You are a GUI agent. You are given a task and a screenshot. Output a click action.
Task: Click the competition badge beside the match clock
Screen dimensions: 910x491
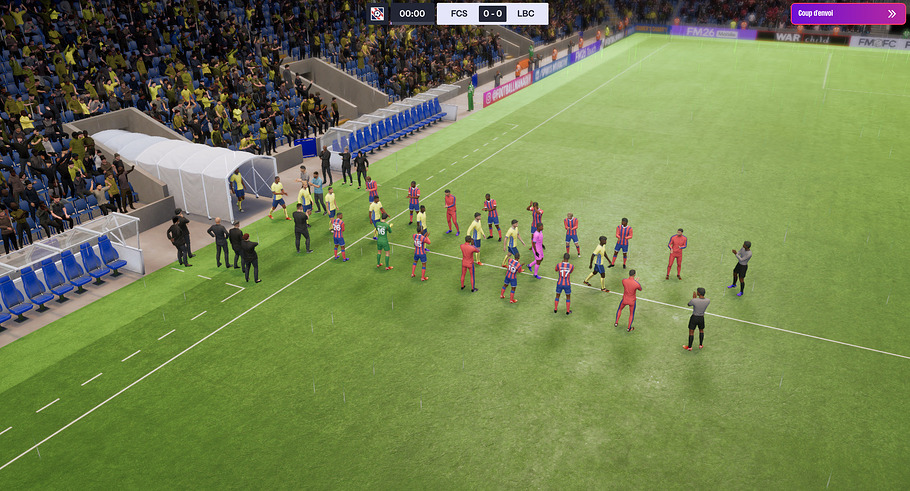[377, 14]
